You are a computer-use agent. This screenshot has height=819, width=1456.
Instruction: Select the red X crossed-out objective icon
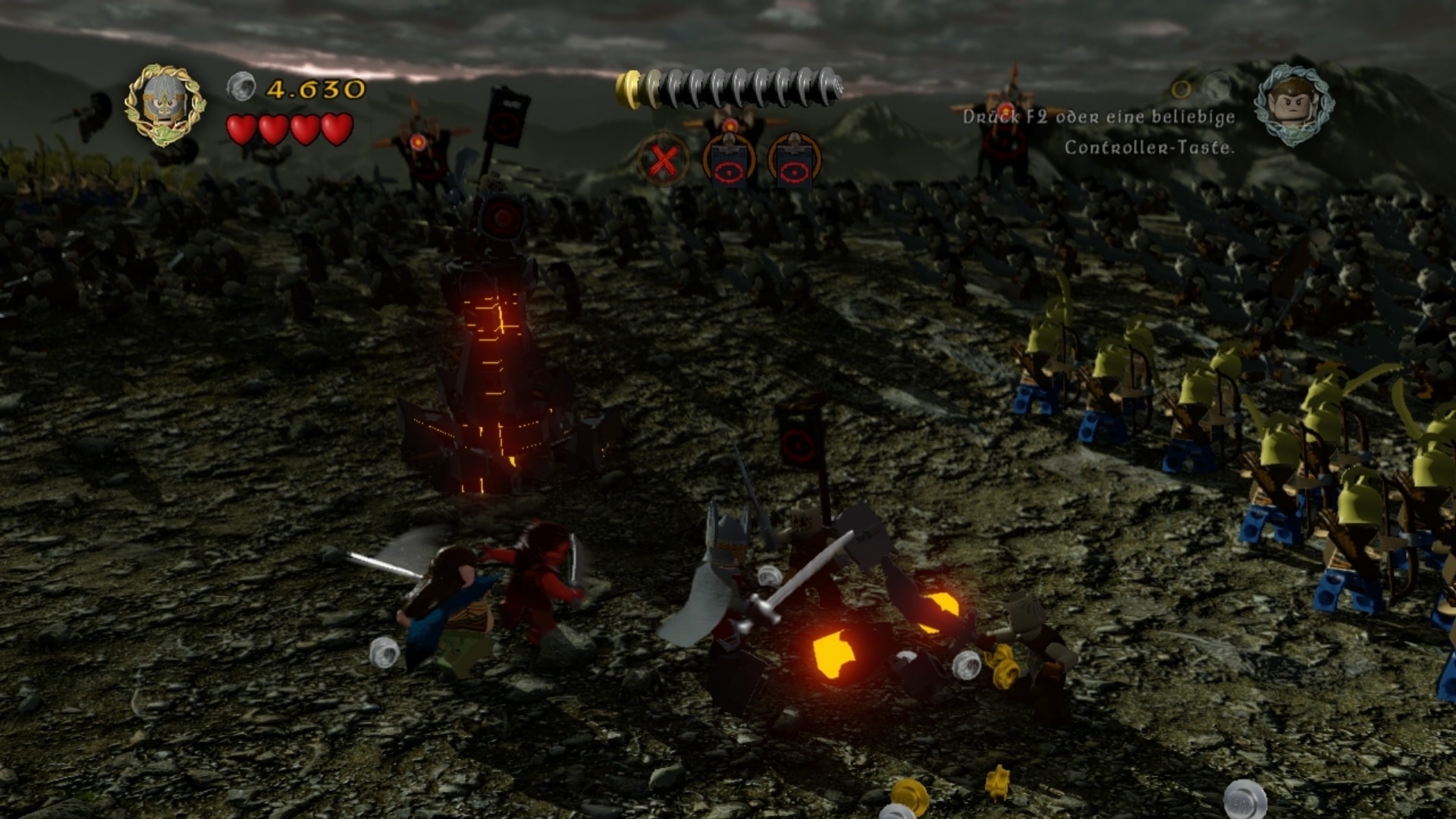point(663,161)
